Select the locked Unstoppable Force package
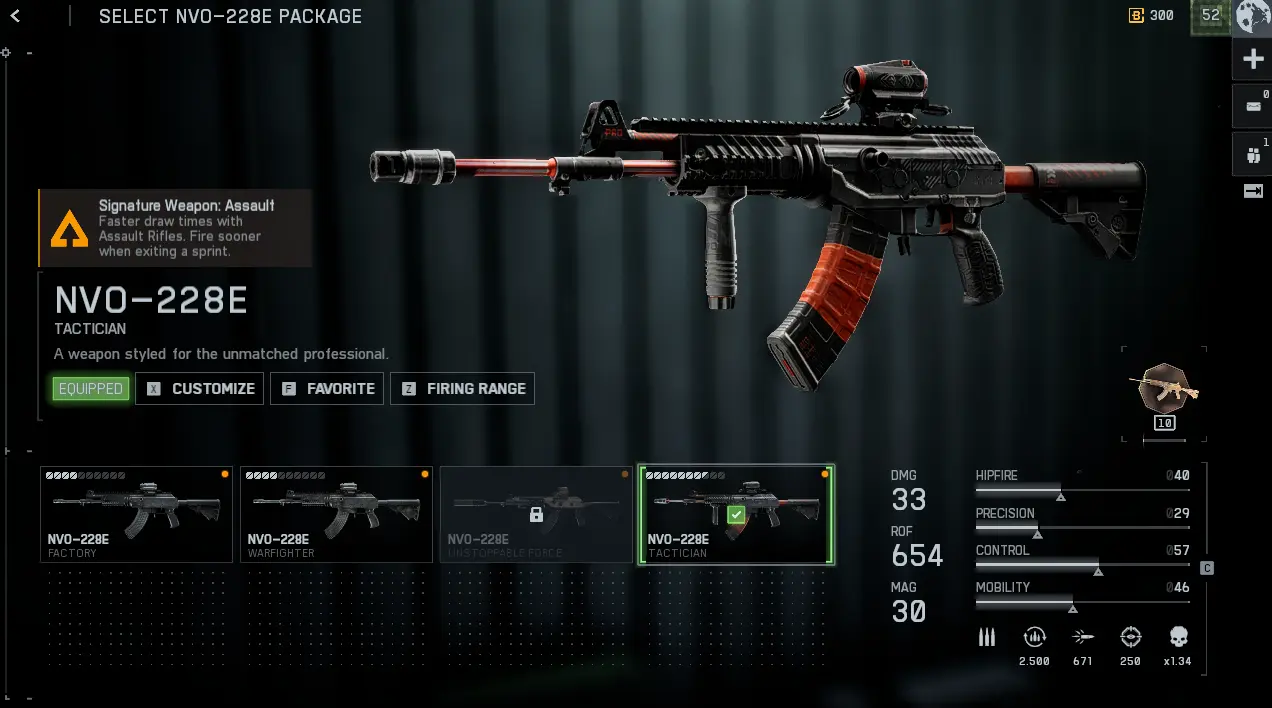The image size is (1272, 708). coord(536,514)
